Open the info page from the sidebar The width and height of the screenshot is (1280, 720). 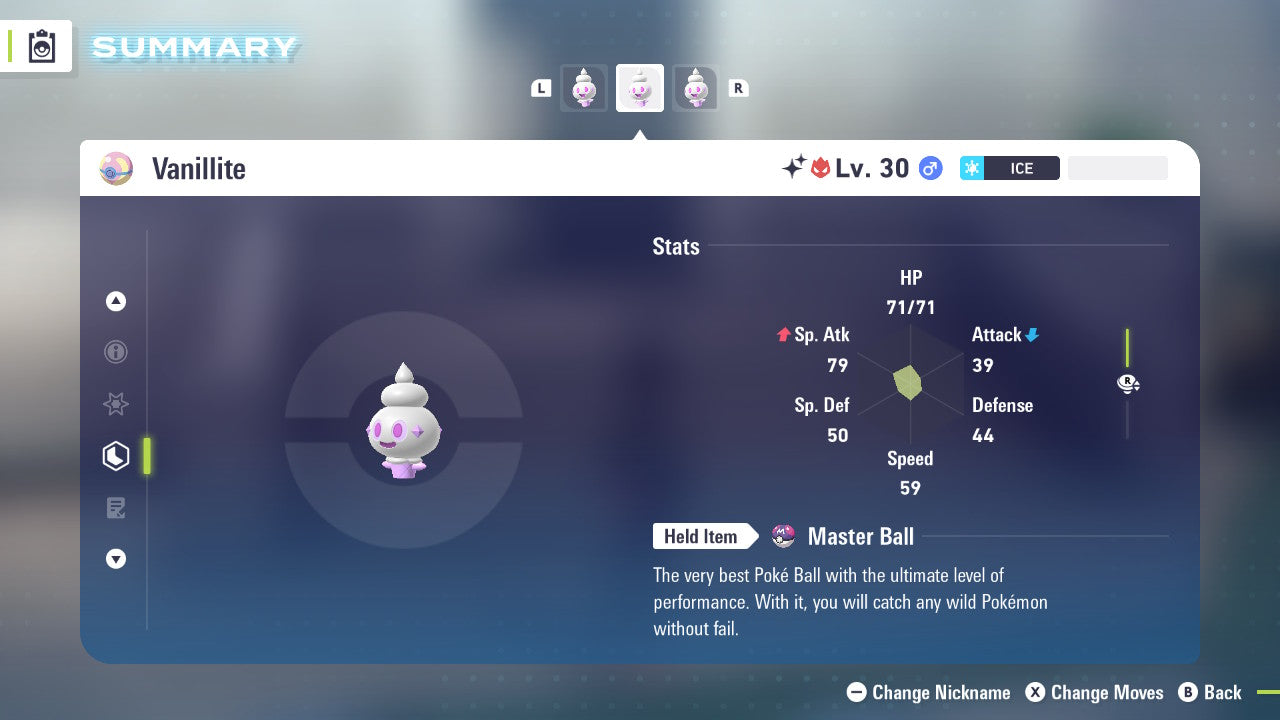click(116, 352)
